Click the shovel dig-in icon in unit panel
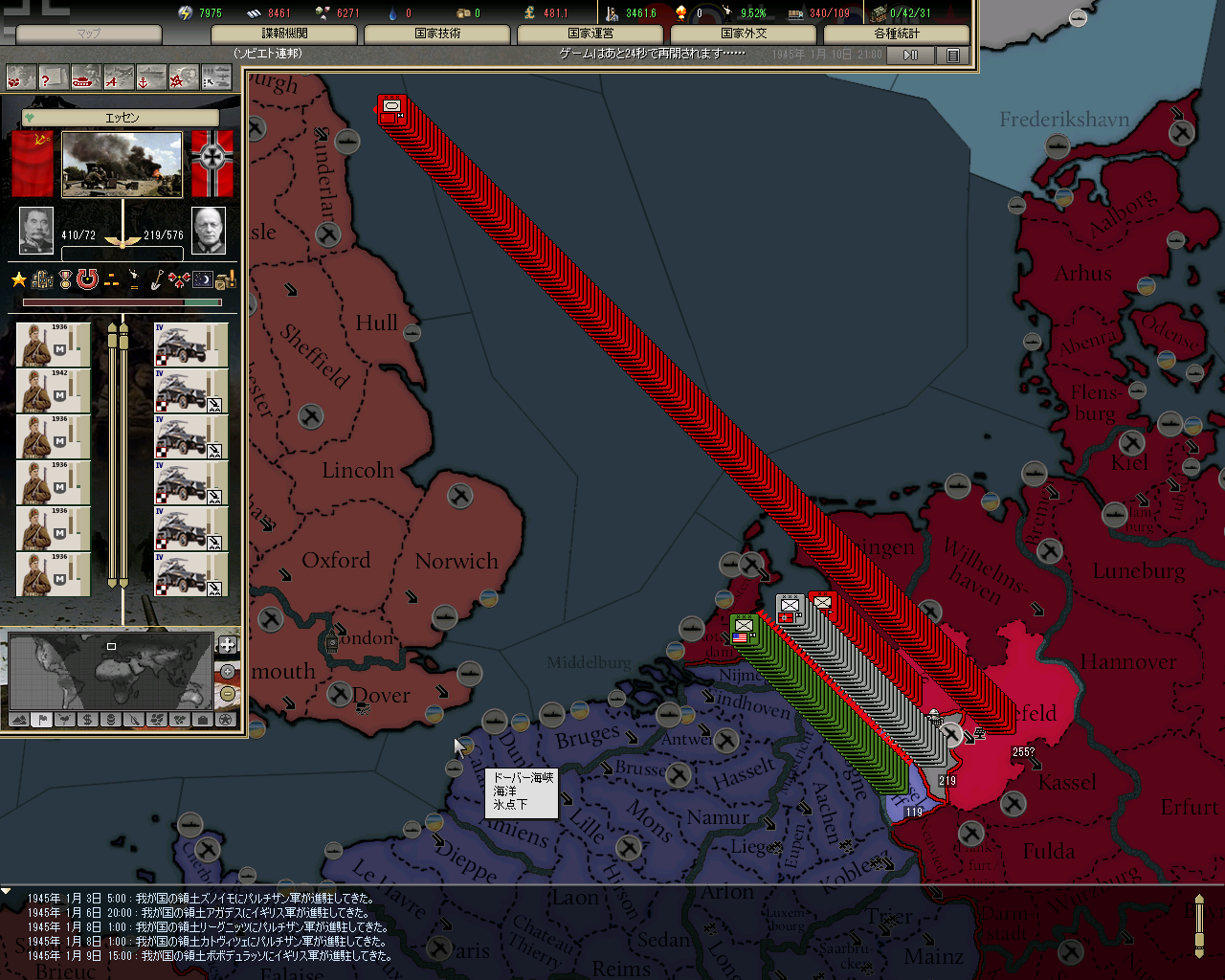The image size is (1225, 980). pos(156,279)
